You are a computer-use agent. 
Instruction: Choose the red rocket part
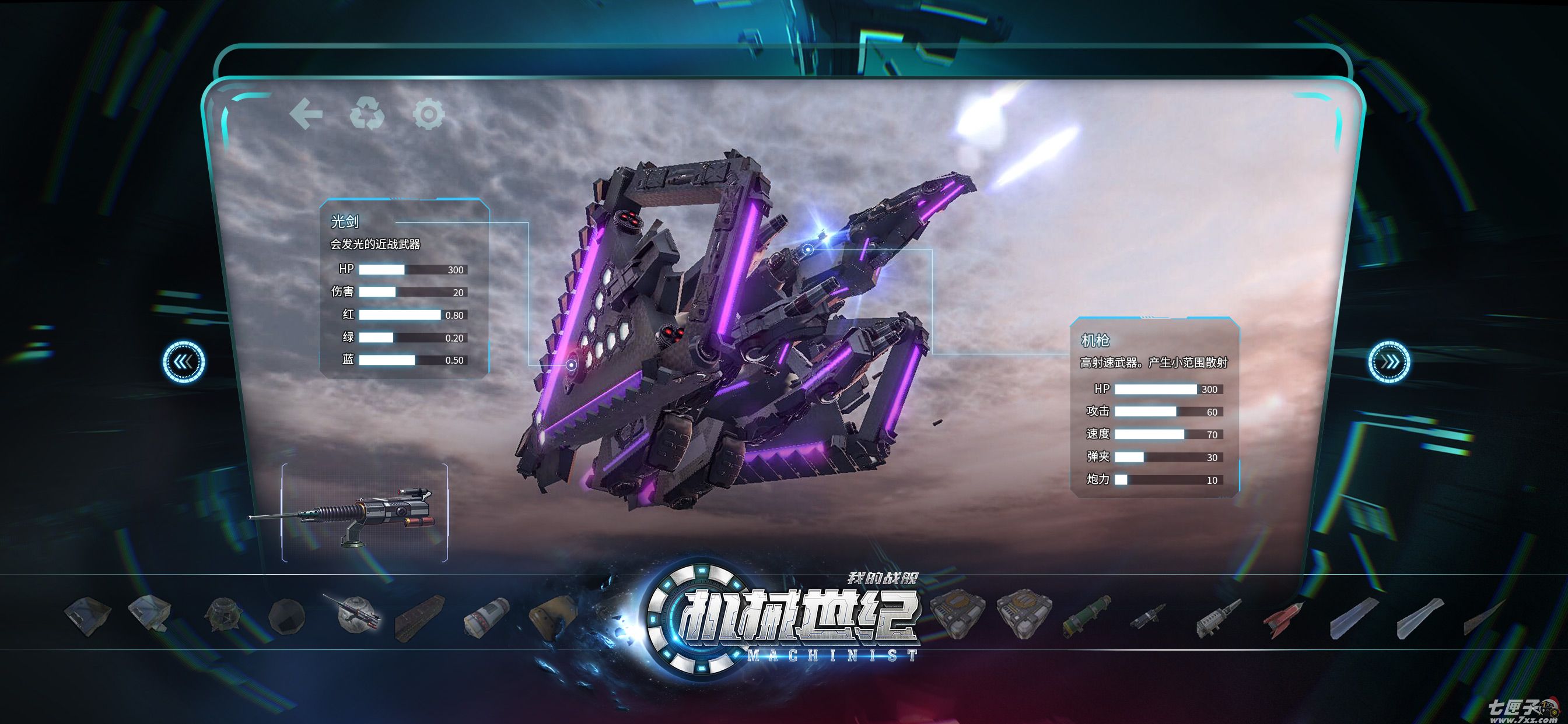(1283, 618)
